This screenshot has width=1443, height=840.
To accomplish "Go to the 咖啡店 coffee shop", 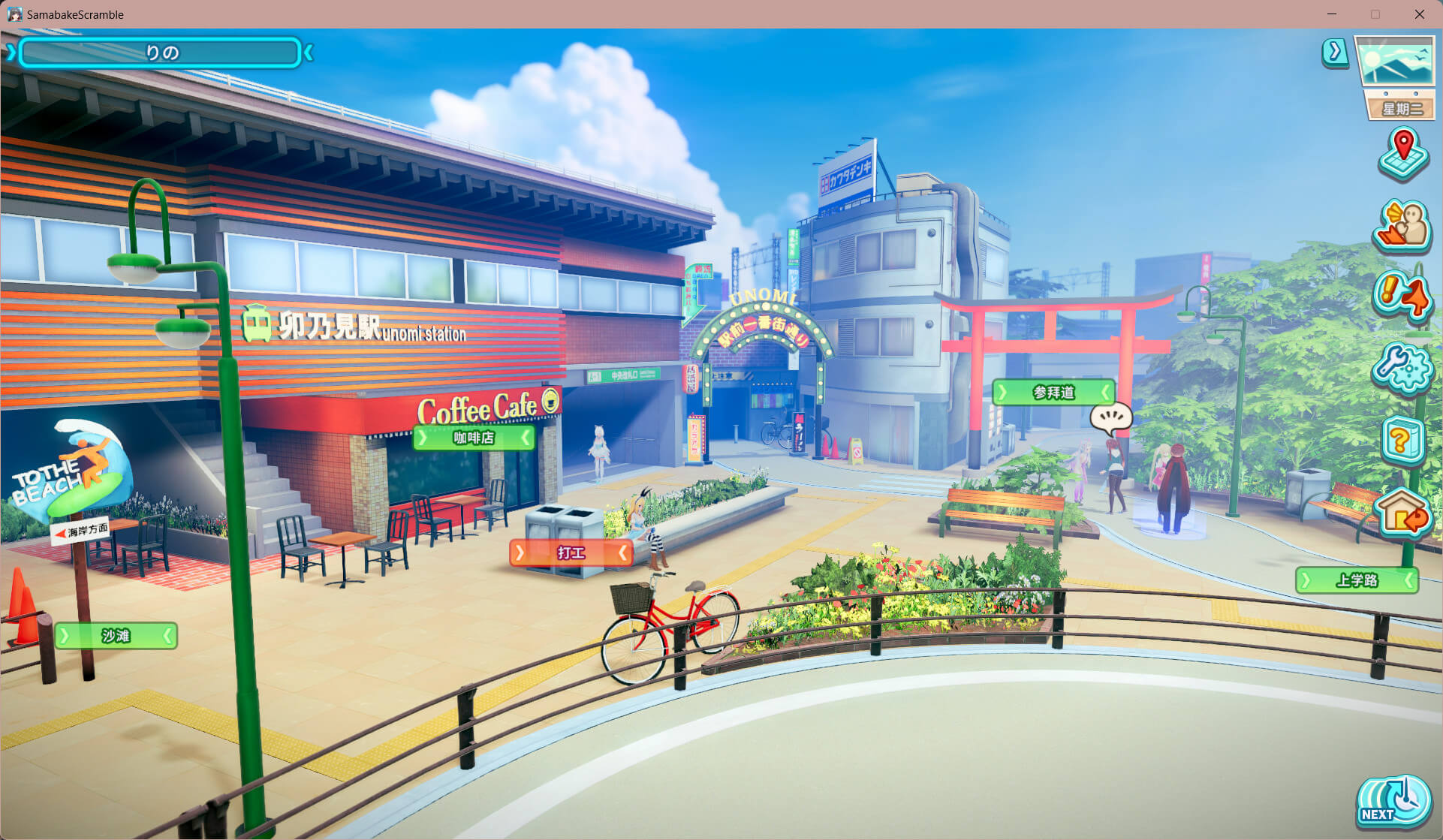I will click(474, 438).
